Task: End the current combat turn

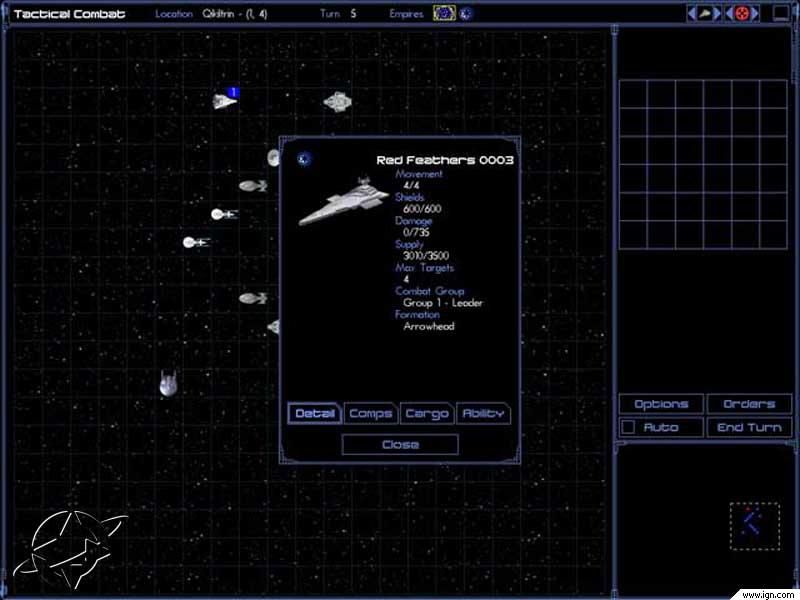Action: [x=749, y=428]
